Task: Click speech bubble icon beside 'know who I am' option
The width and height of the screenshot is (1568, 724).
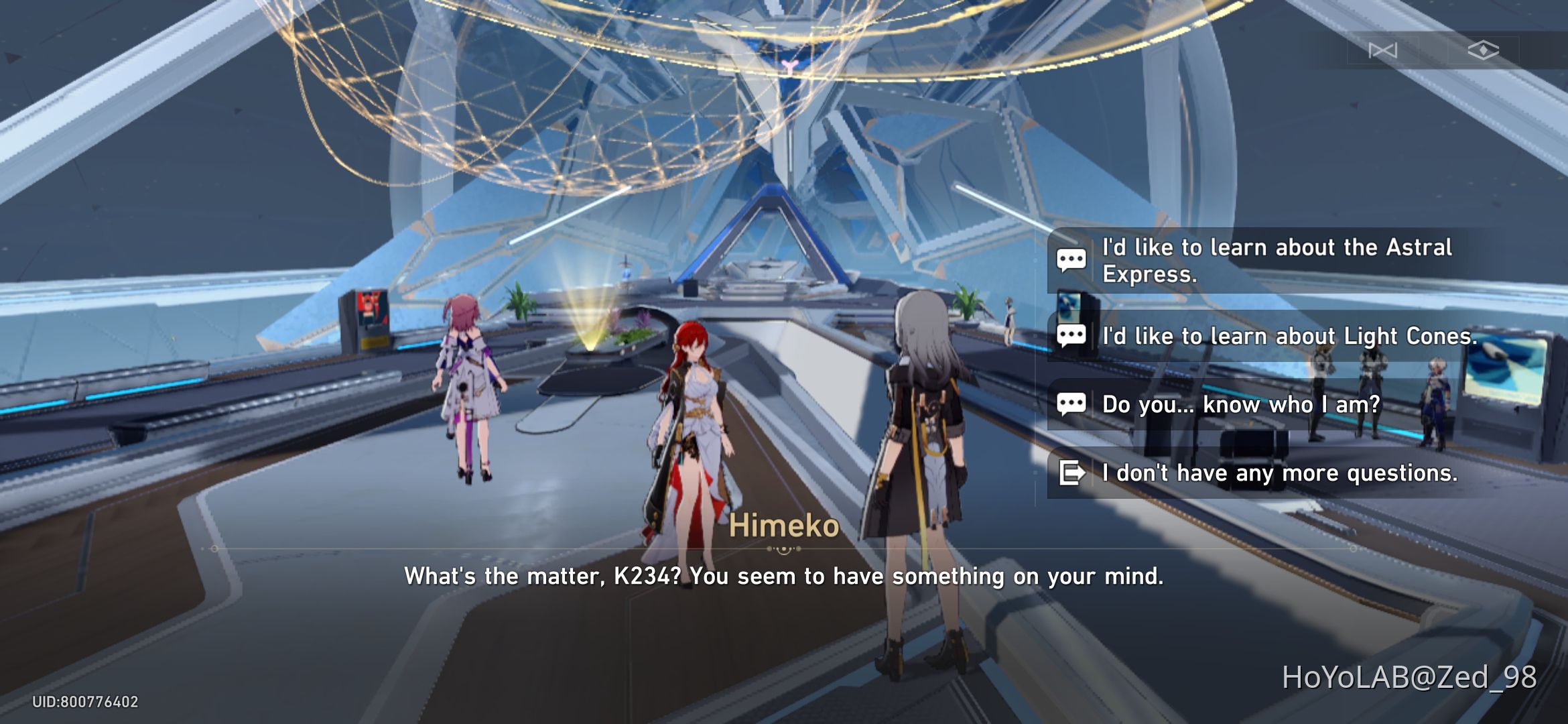Action: pos(1073,404)
